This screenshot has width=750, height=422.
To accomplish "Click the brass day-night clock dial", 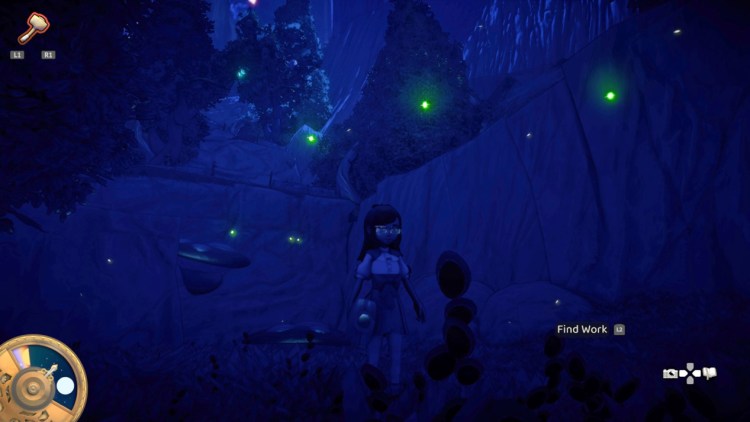I will click(x=40, y=380).
